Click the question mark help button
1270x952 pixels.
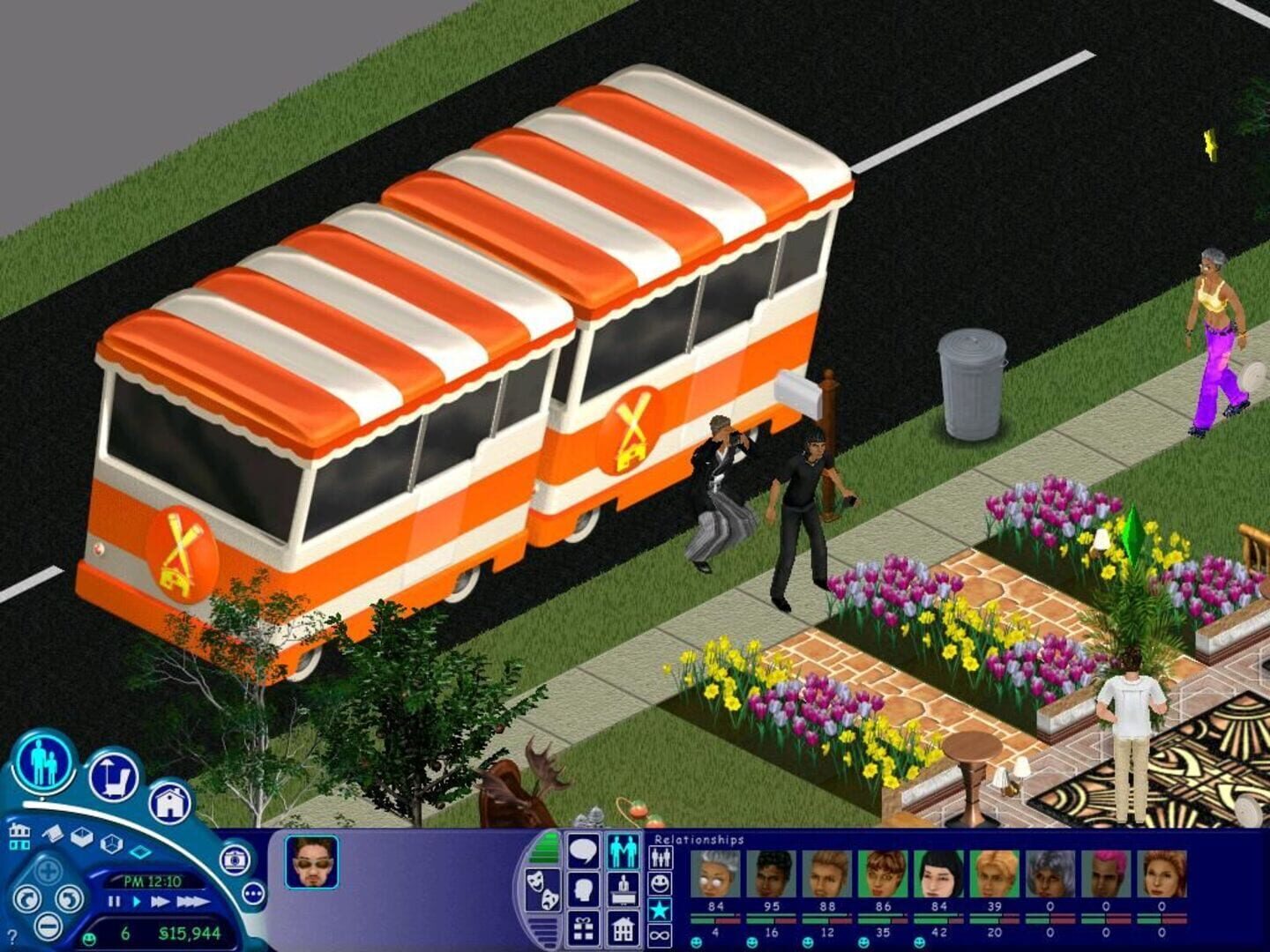tap(11, 938)
